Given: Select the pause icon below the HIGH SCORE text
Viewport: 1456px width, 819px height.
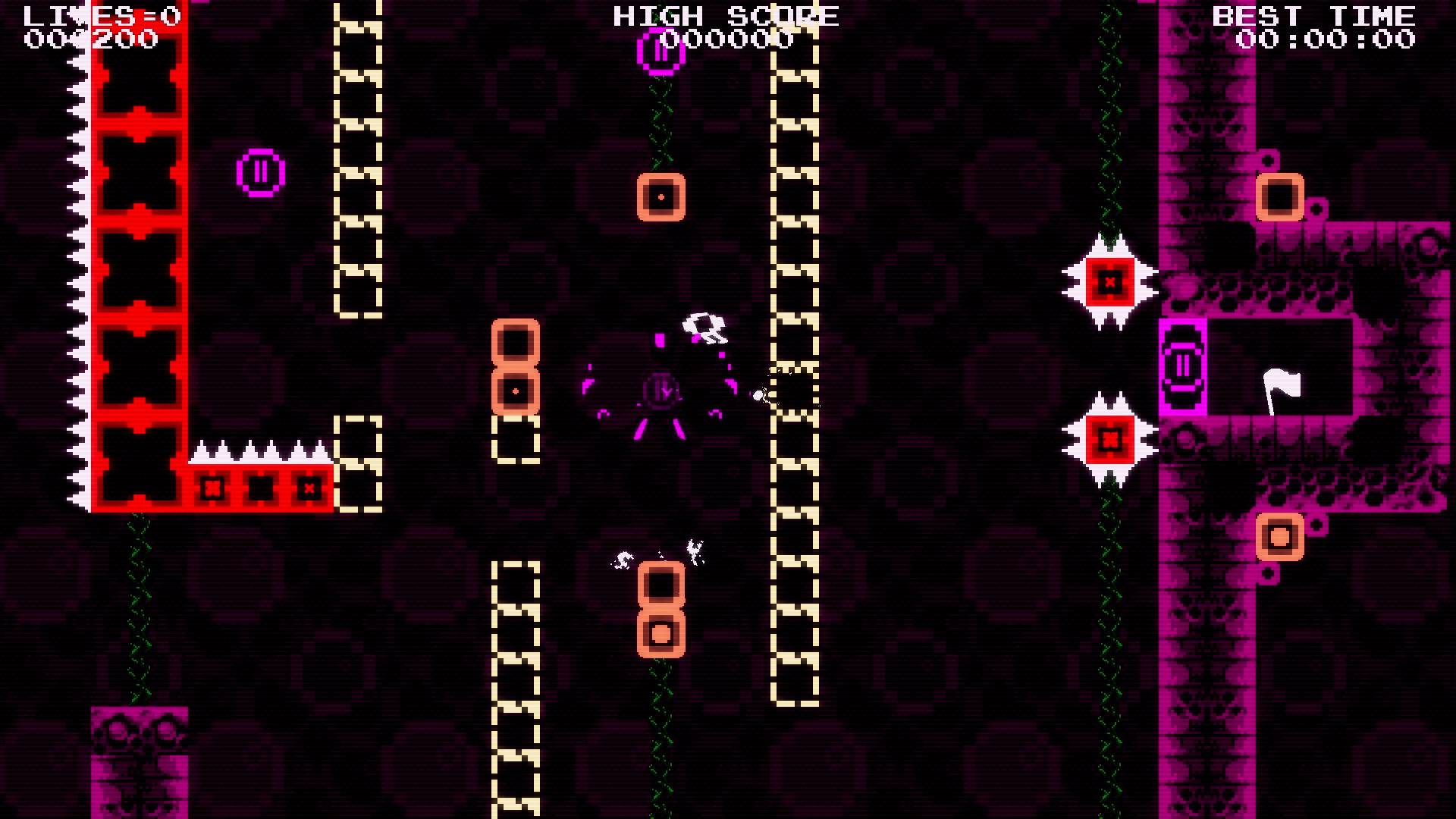Looking at the screenshot, I should pyautogui.click(x=659, y=52).
